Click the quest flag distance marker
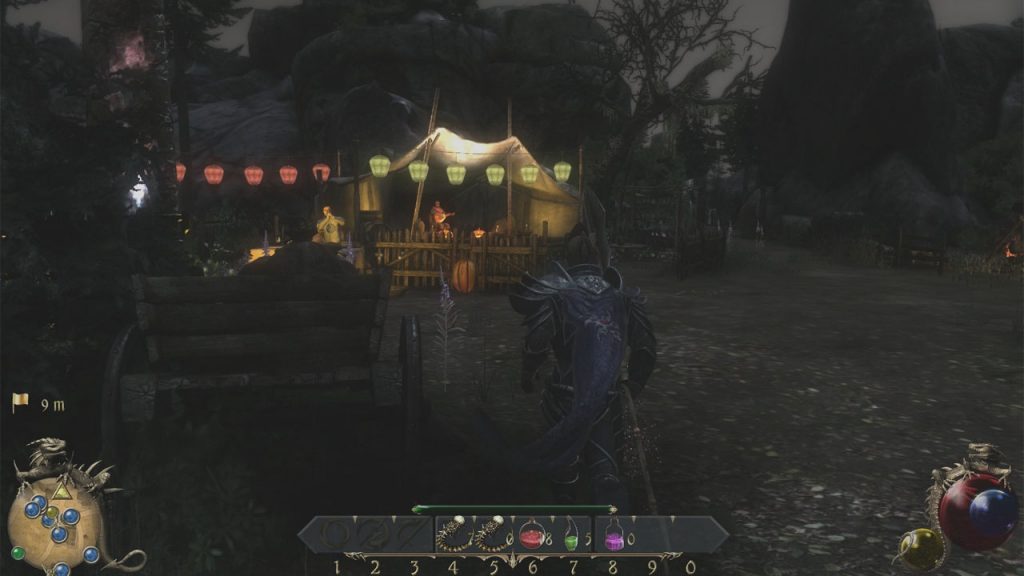1024x576 pixels. pyautogui.click(x=20, y=403)
